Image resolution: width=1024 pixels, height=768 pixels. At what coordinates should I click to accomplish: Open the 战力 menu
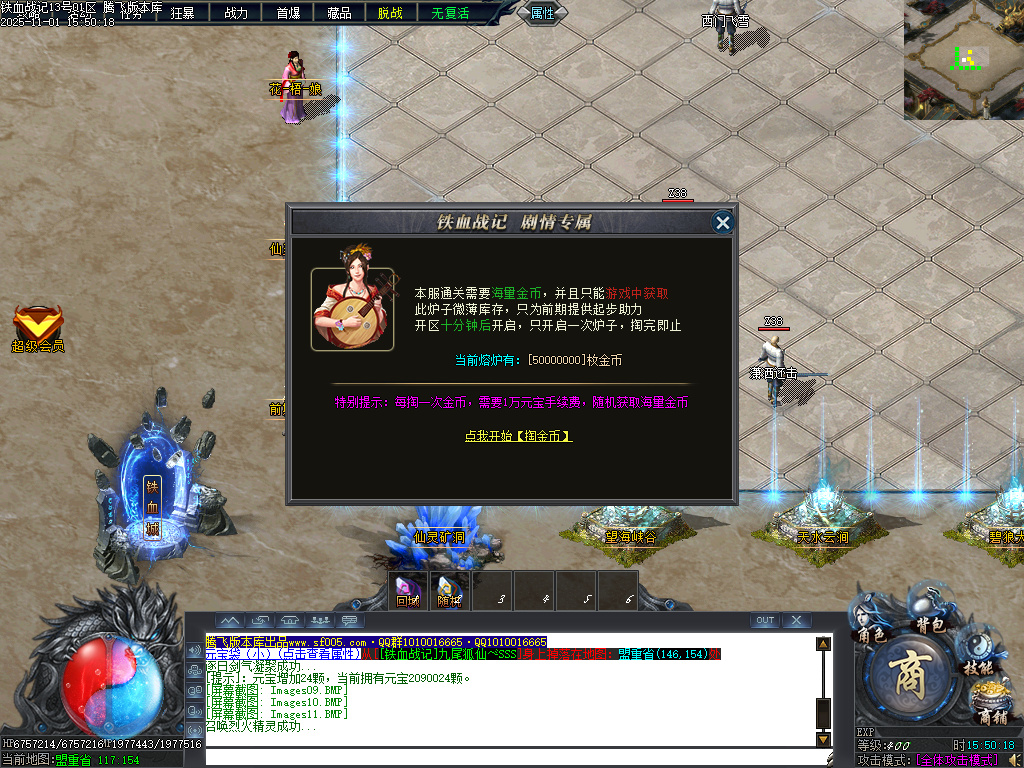click(x=236, y=13)
